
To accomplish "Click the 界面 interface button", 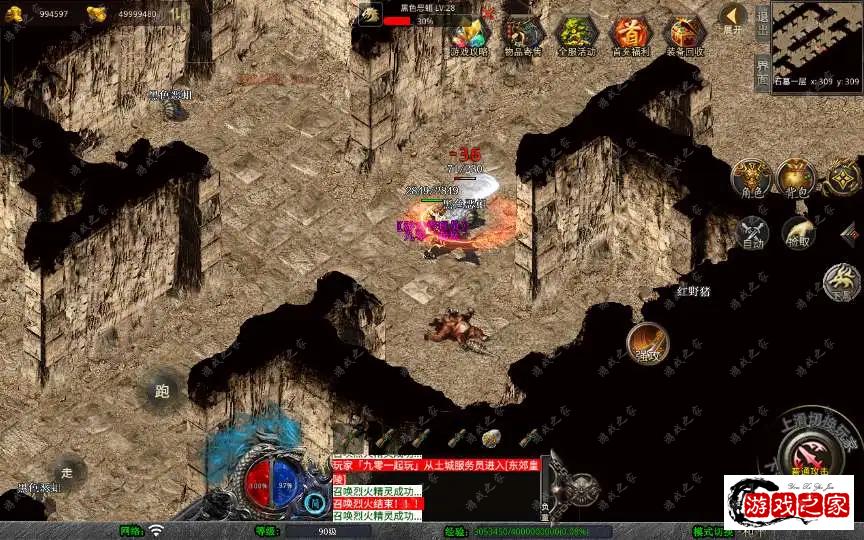I will [761, 72].
